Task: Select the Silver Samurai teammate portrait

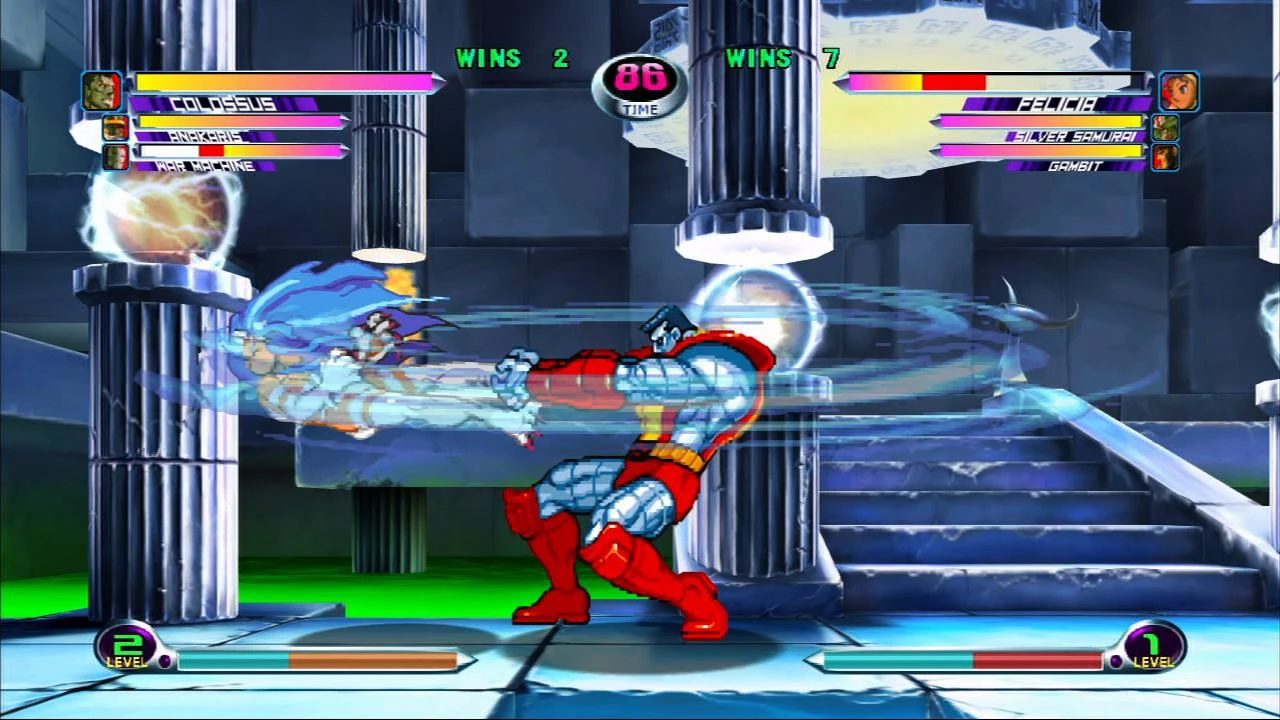Action: pos(1165,126)
